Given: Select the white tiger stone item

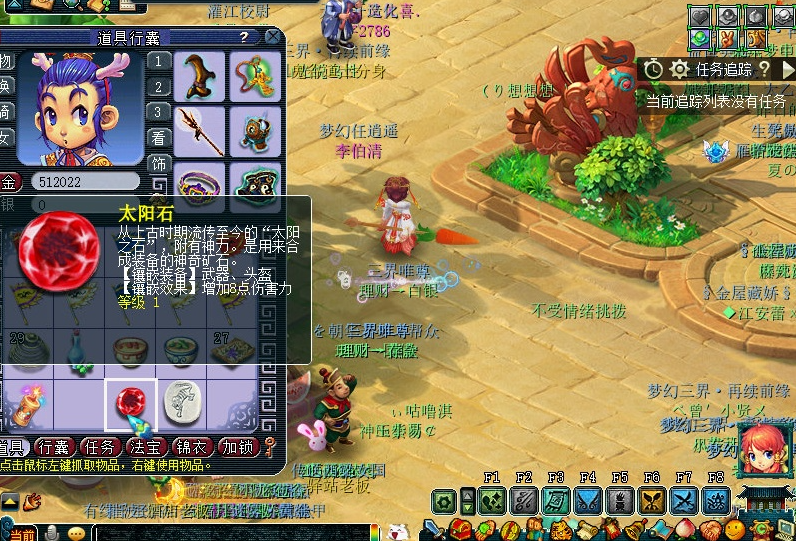Looking at the screenshot, I should pyautogui.click(x=180, y=400).
